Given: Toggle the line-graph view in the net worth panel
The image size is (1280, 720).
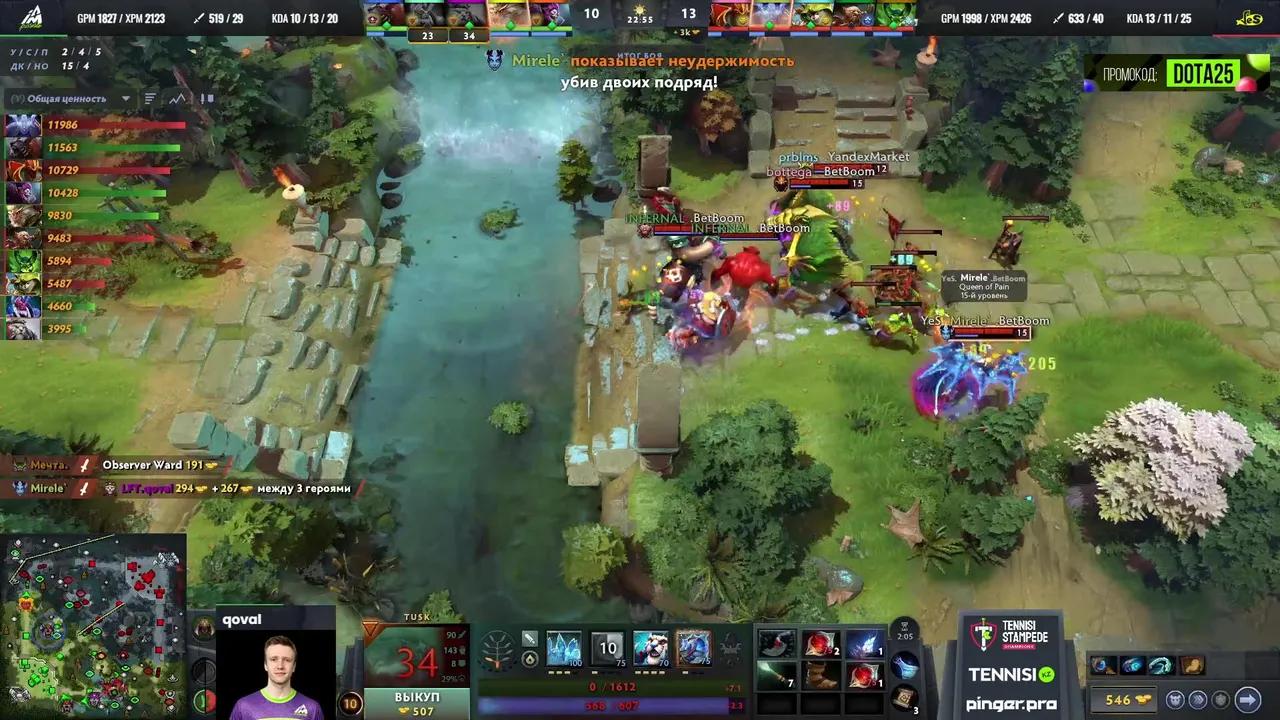Looking at the screenshot, I should (x=178, y=99).
